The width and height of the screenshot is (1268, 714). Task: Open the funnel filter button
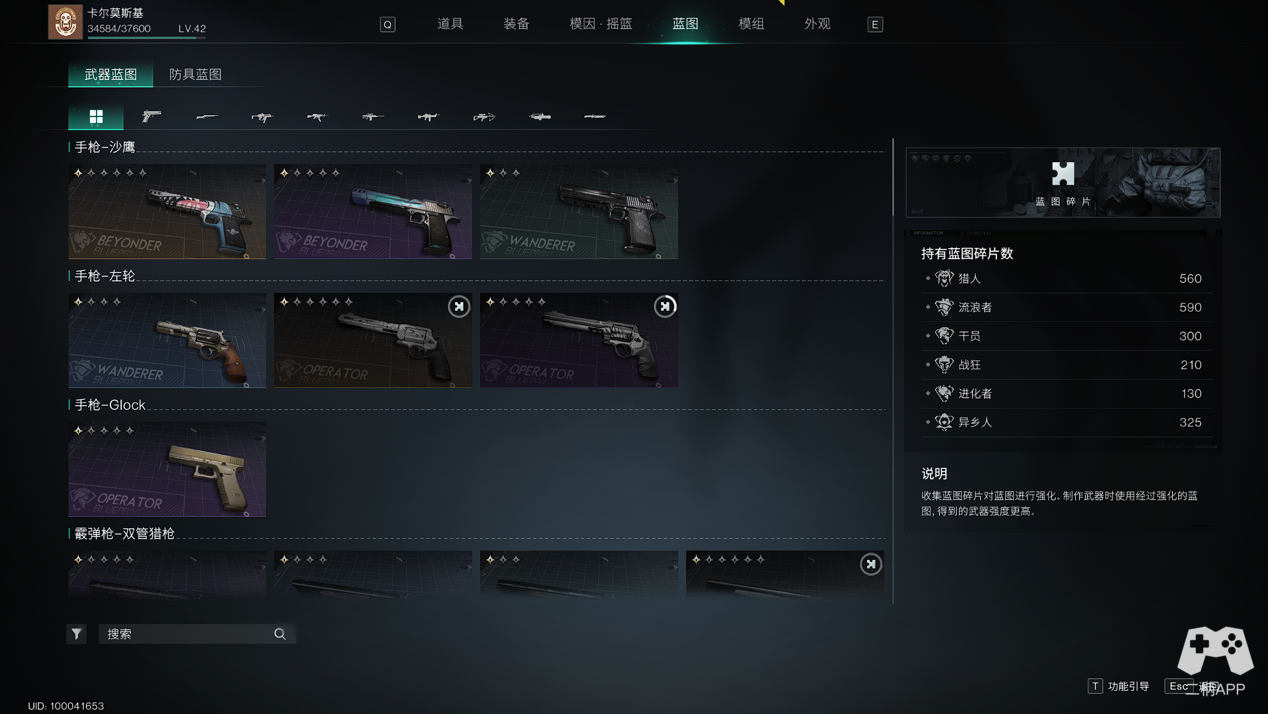point(77,634)
